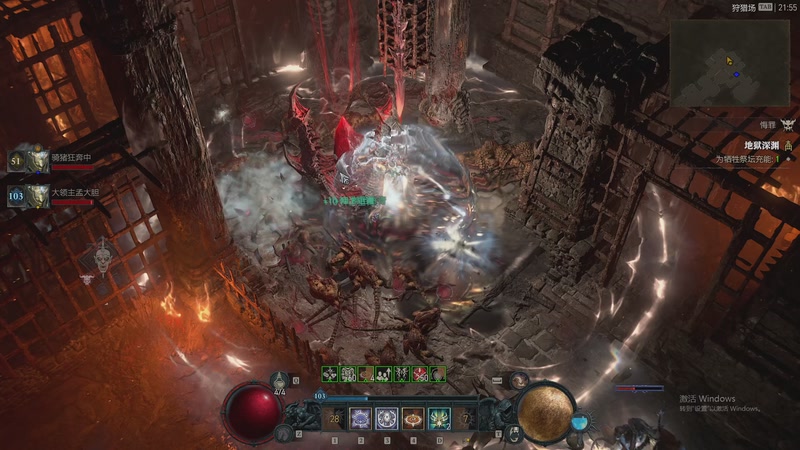The image size is (800, 450).
Task: Select party member 大领主孟大胆 portrait
Action: coord(38,195)
